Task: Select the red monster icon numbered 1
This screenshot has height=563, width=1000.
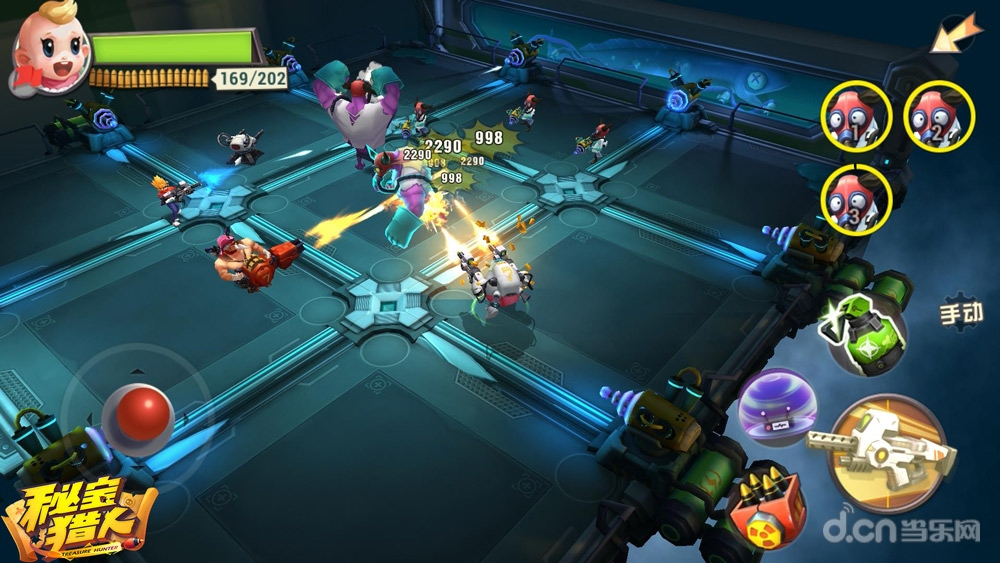Action: click(x=857, y=116)
